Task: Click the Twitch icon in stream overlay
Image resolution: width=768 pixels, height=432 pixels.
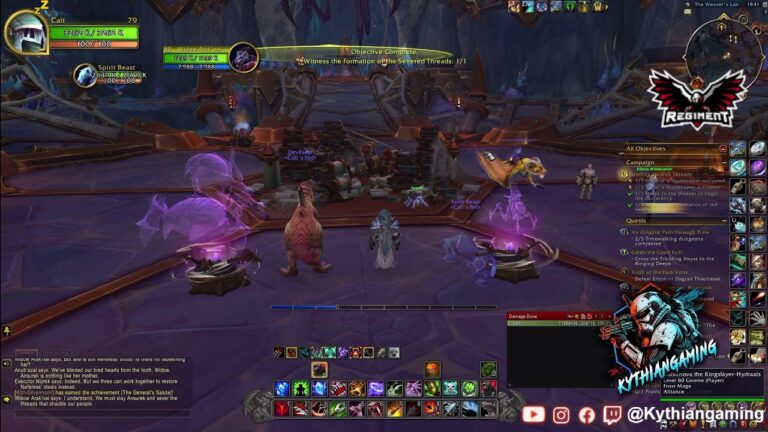Action: click(x=613, y=413)
